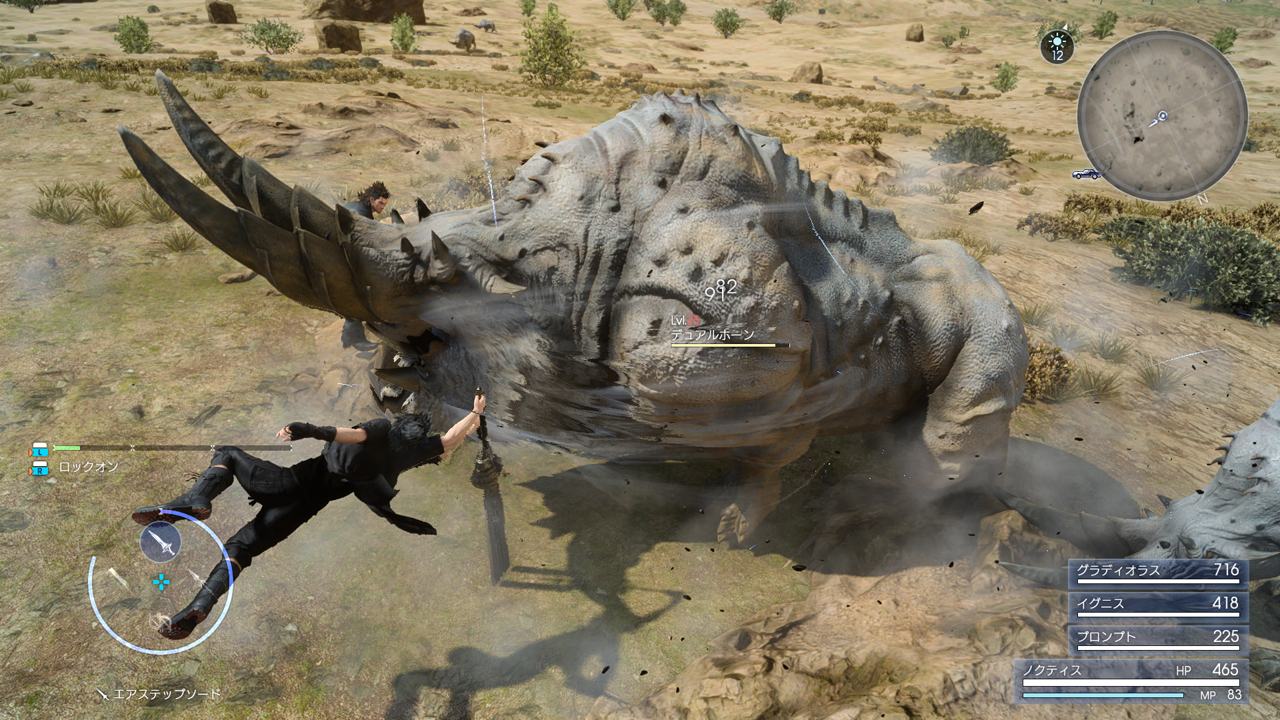
Task: Choose the イグニス party row
Action: click(x=1157, y=605)
